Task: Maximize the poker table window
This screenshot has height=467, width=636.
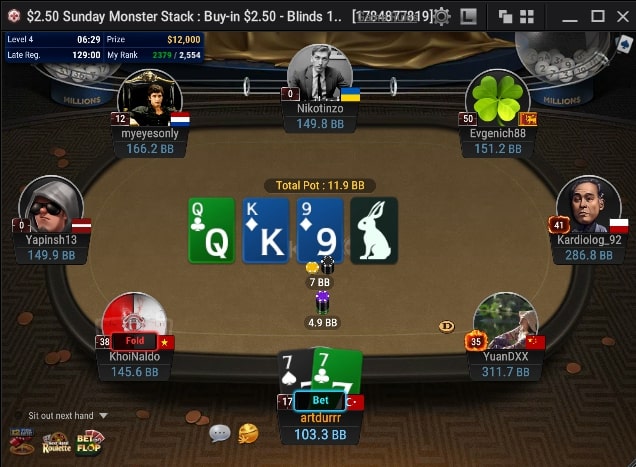Action: point(597,16)
